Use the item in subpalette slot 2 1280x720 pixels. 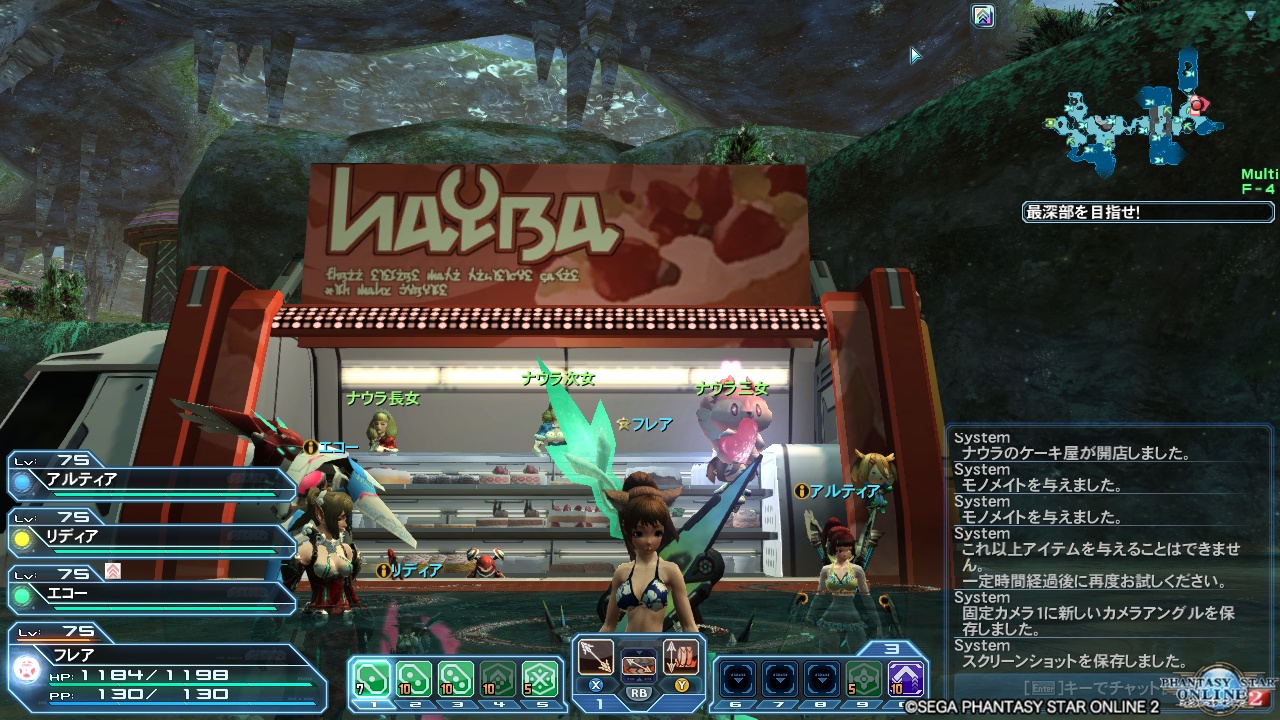tap(414, 678)
